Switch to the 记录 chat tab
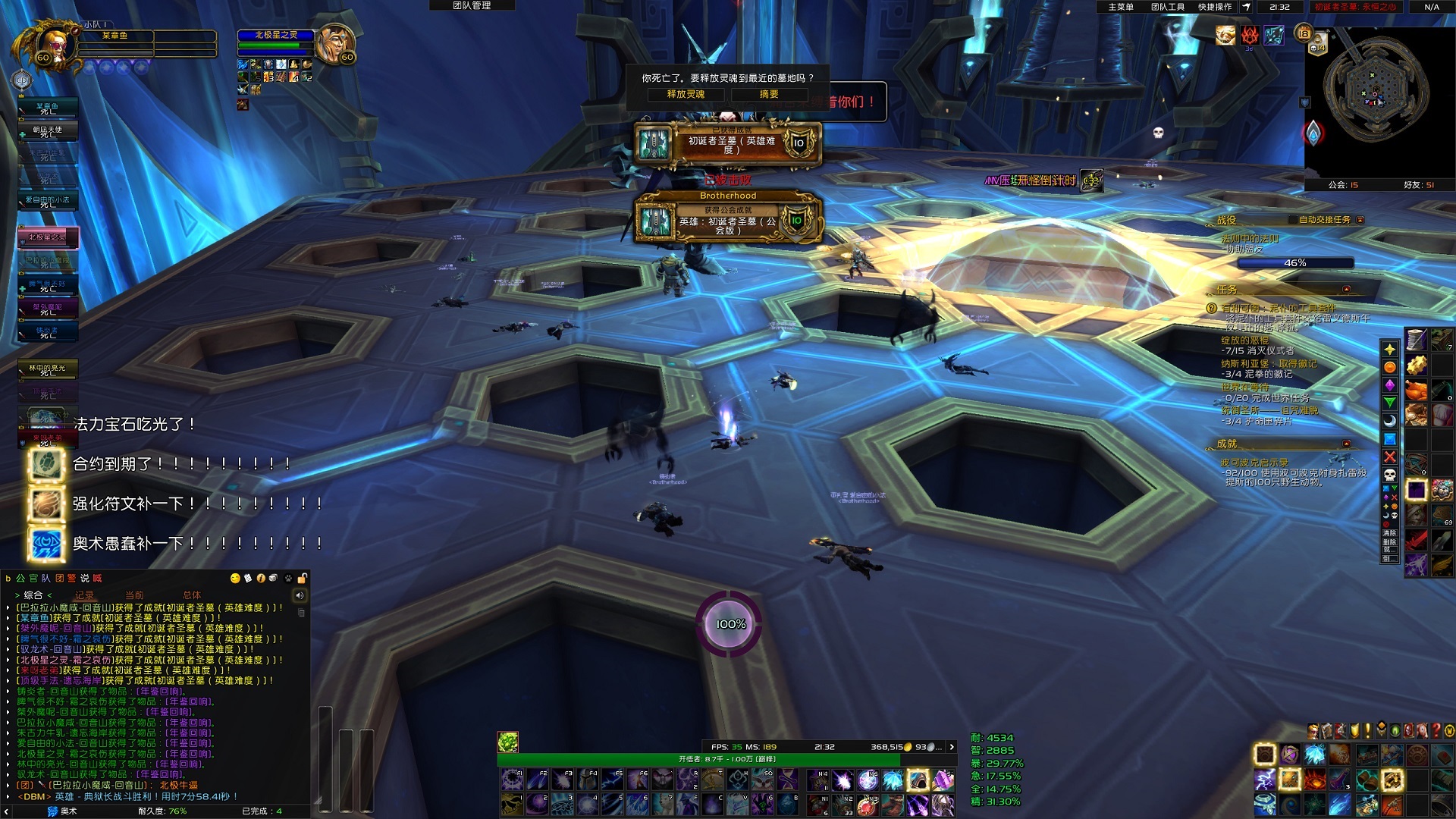This screenshot has width=1456, height=819. point(84,595)
